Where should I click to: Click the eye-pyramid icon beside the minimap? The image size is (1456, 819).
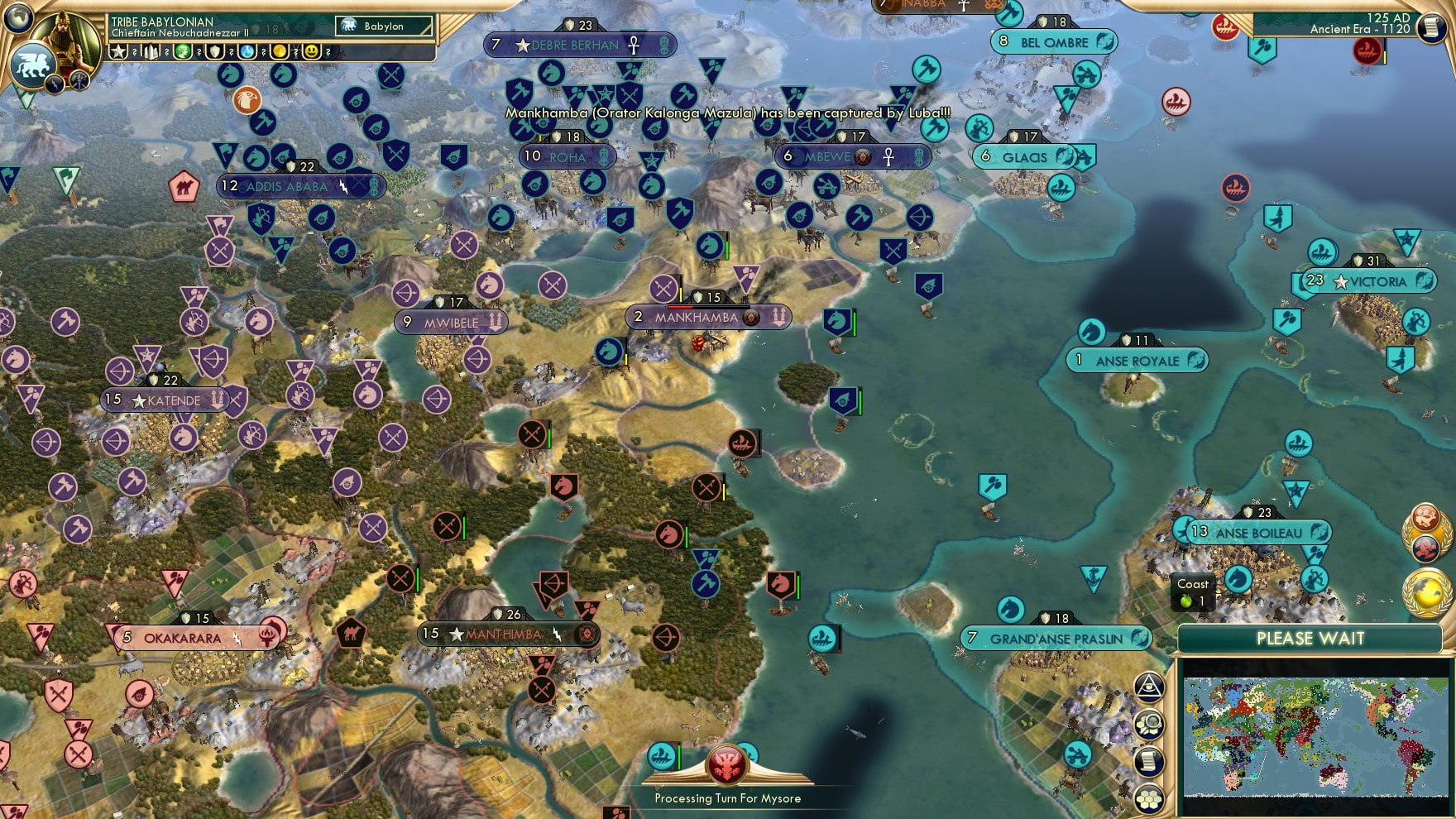[x=1149, y=687]
